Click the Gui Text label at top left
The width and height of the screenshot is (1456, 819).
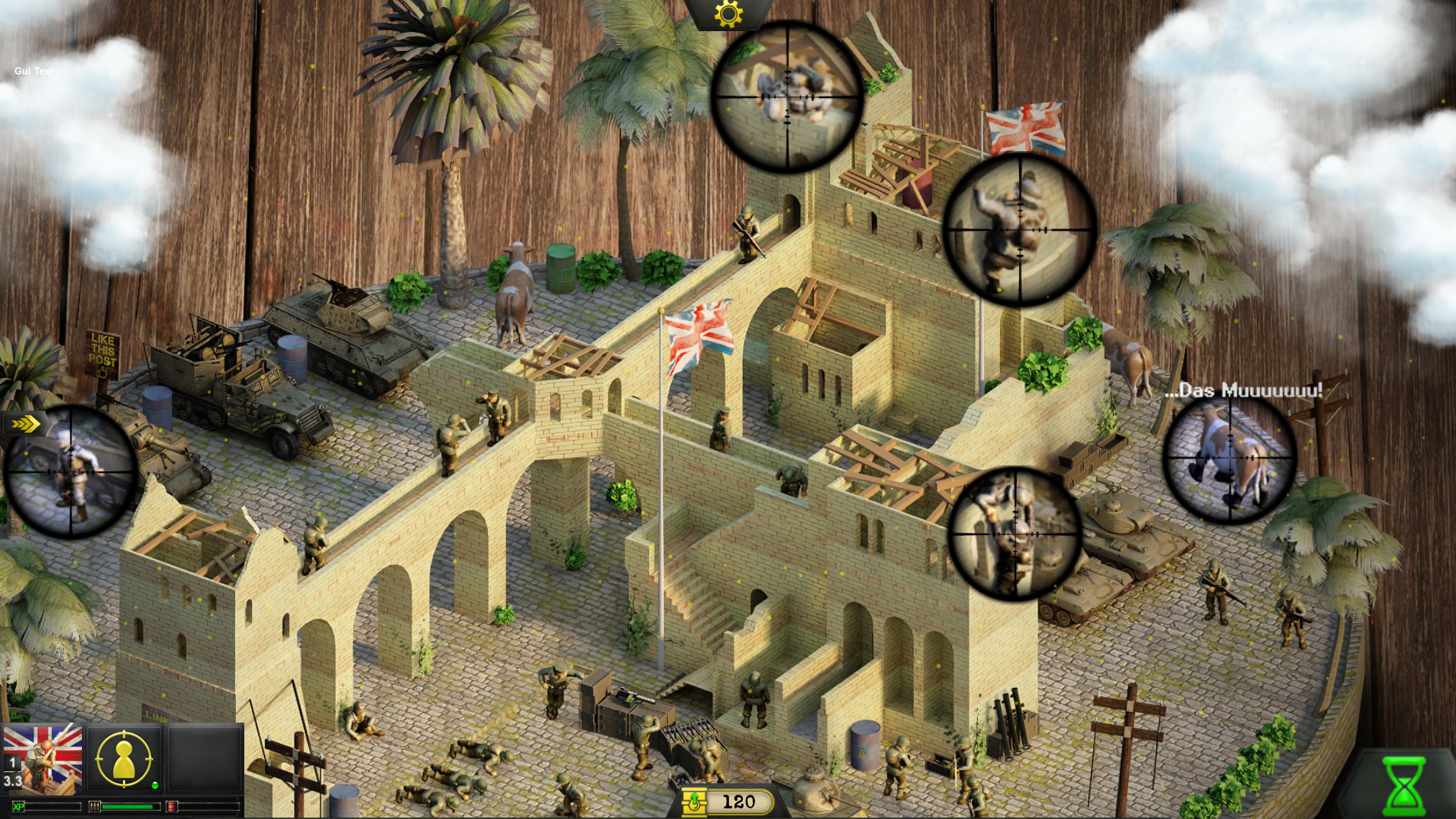pyautogui.click(x=33, y=70)
